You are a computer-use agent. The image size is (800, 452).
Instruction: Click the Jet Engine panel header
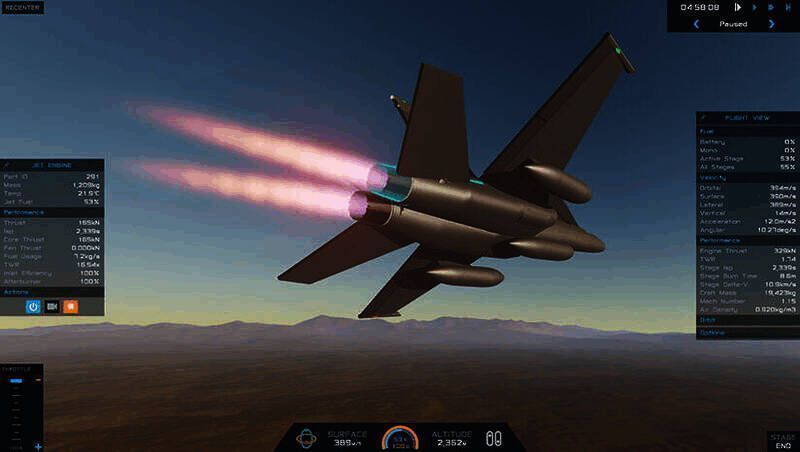coord(52,164)
